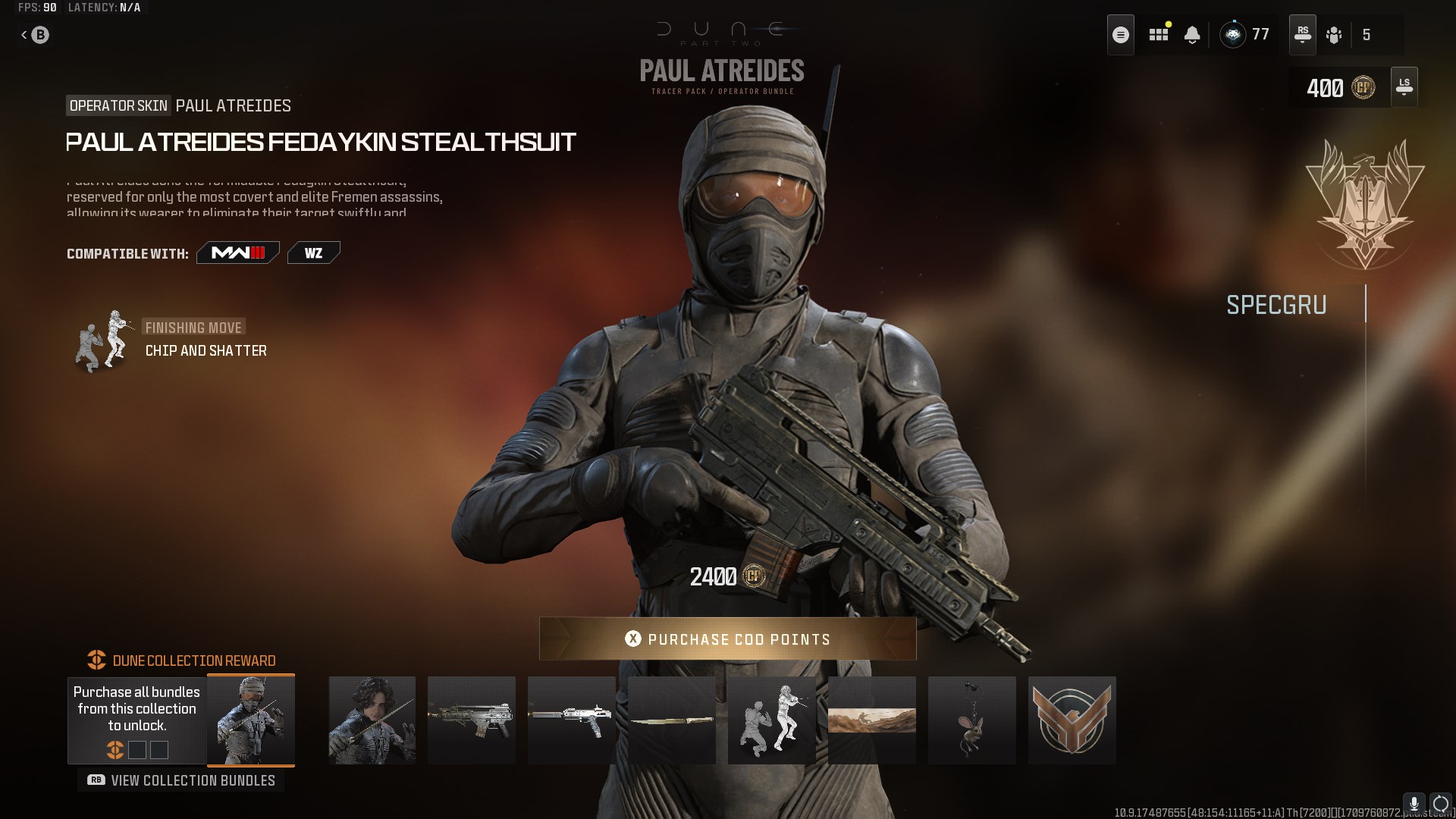1456x819 pixels.
Task: Select the MWIII compatibility badge
Action: click(x=237, y=253)
